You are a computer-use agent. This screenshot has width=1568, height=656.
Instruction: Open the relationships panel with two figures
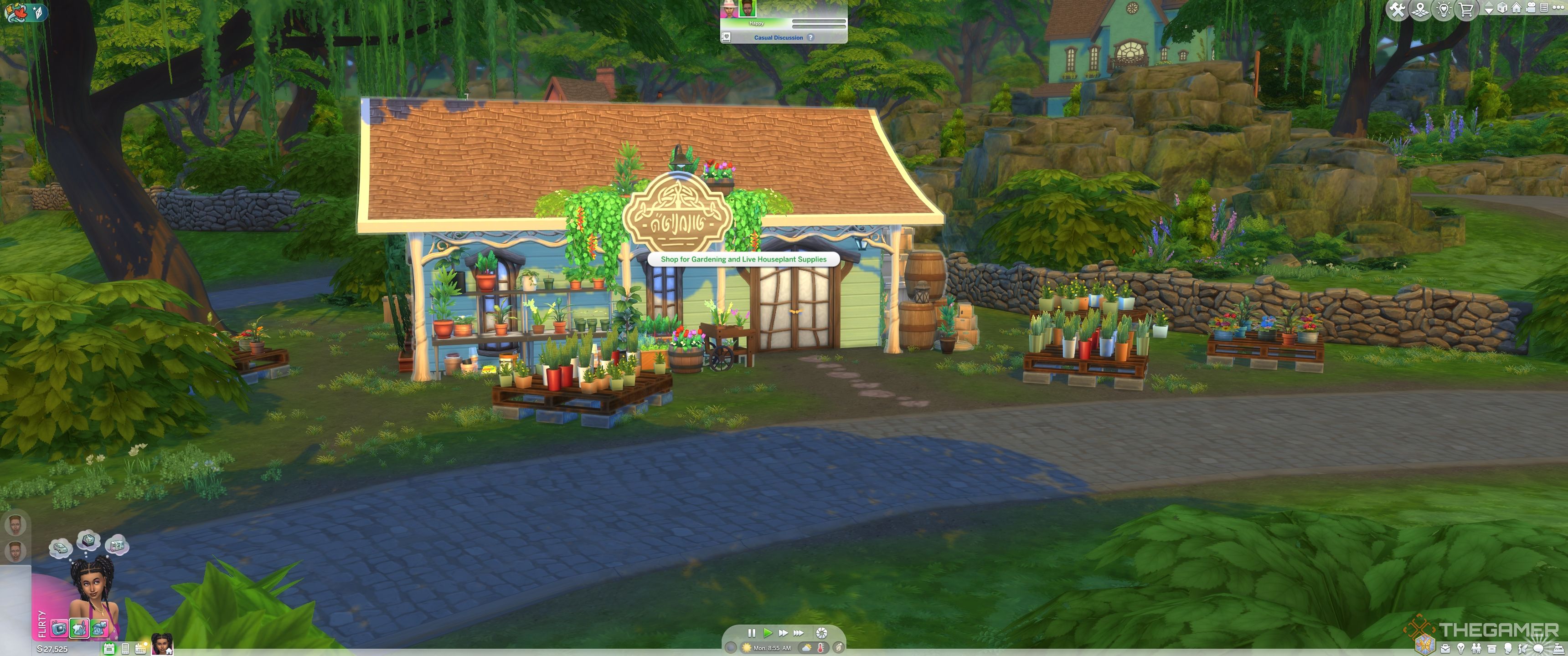[x=1476, y=649]
